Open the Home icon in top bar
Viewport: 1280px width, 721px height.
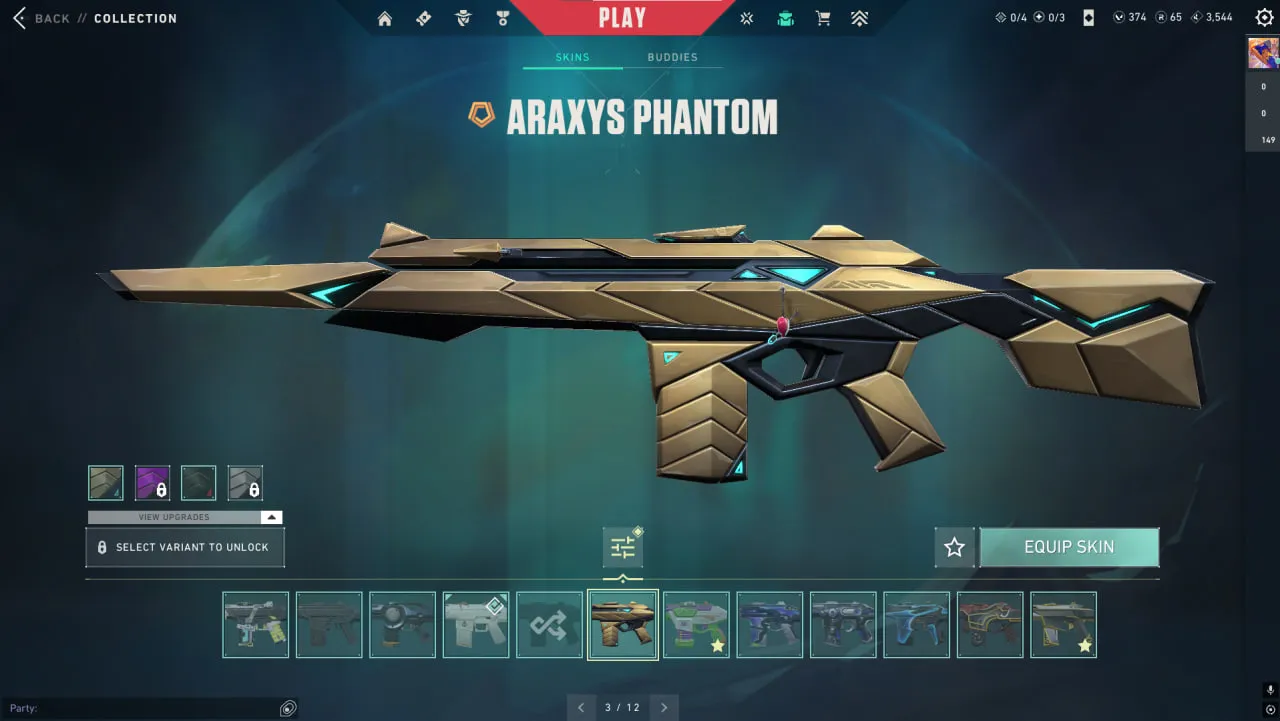384,17
